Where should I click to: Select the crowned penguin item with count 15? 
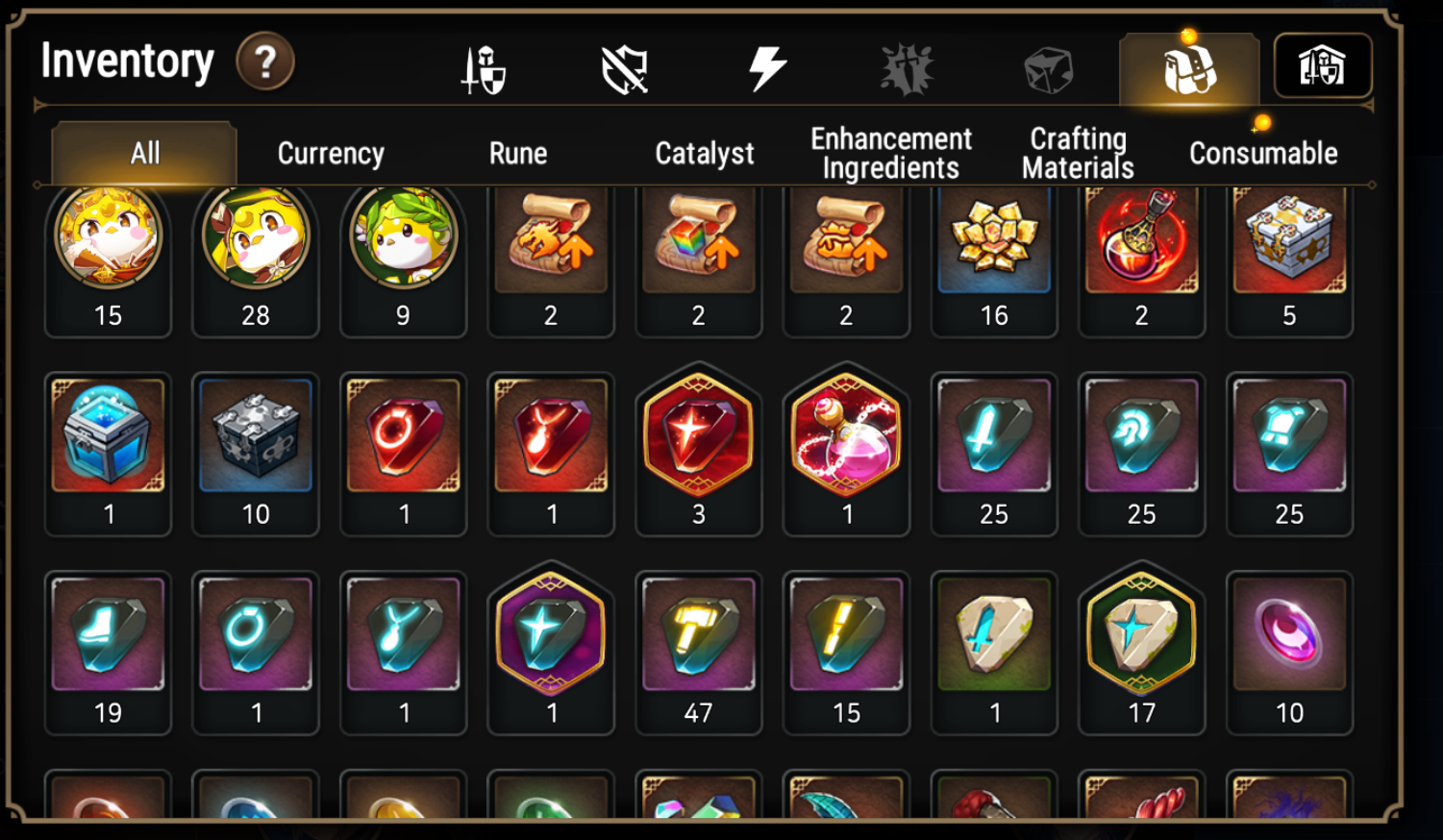click(108, 240)
